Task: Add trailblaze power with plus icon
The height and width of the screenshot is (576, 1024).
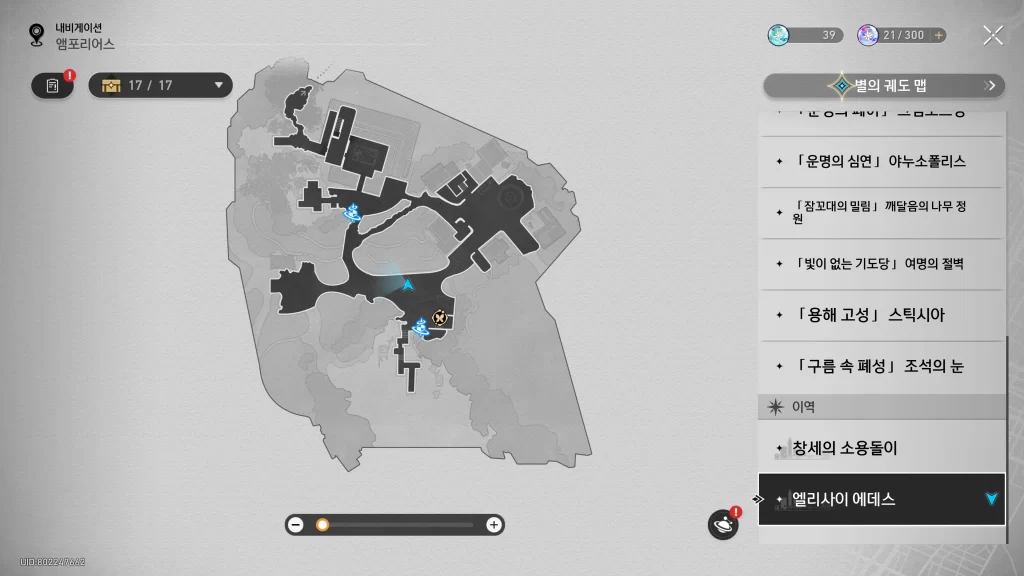Action: click(x=938, y=35)
